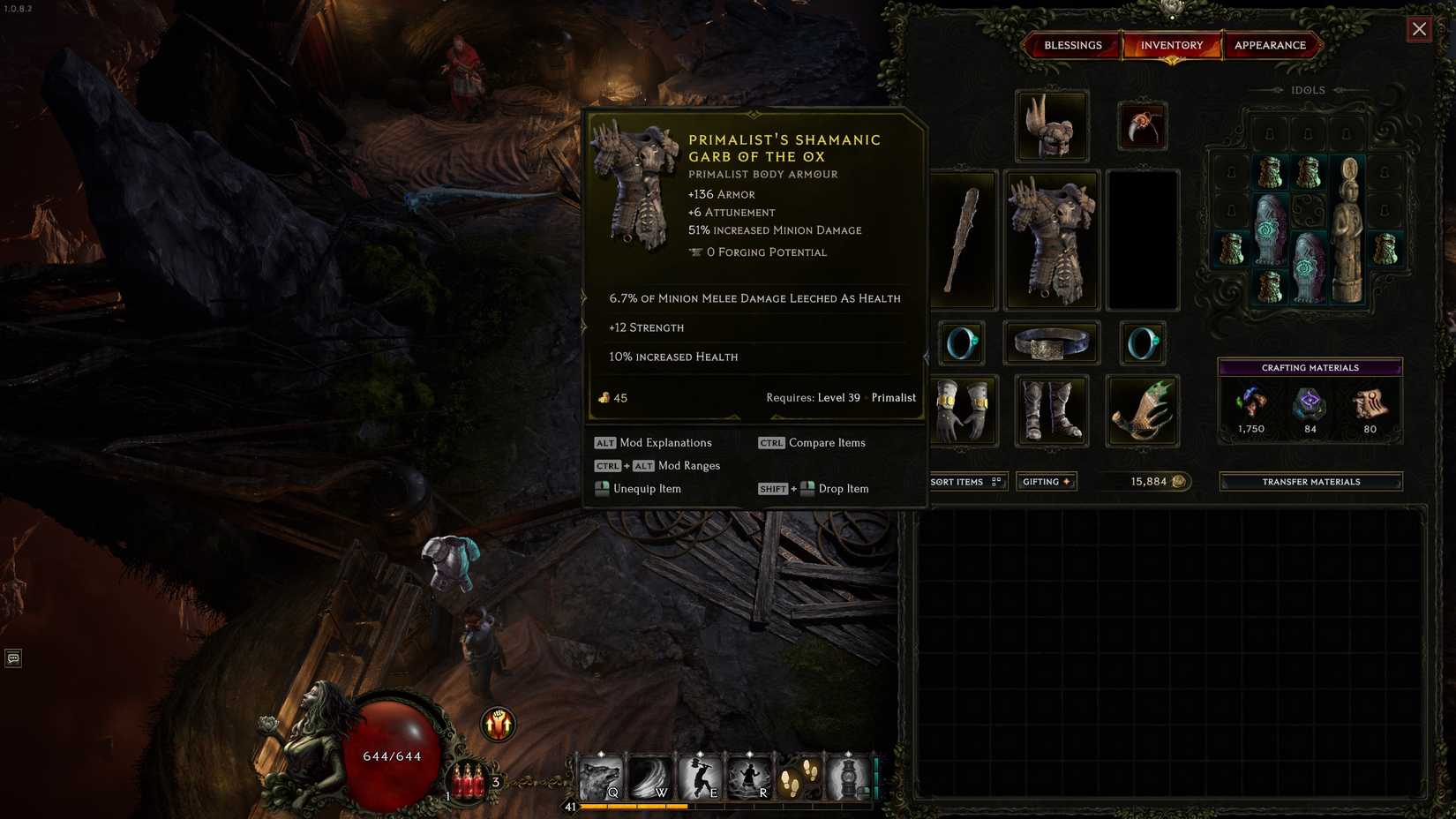
Task: Click the shard crafting materials icon showing 1,750
Action: (1251, 404)
